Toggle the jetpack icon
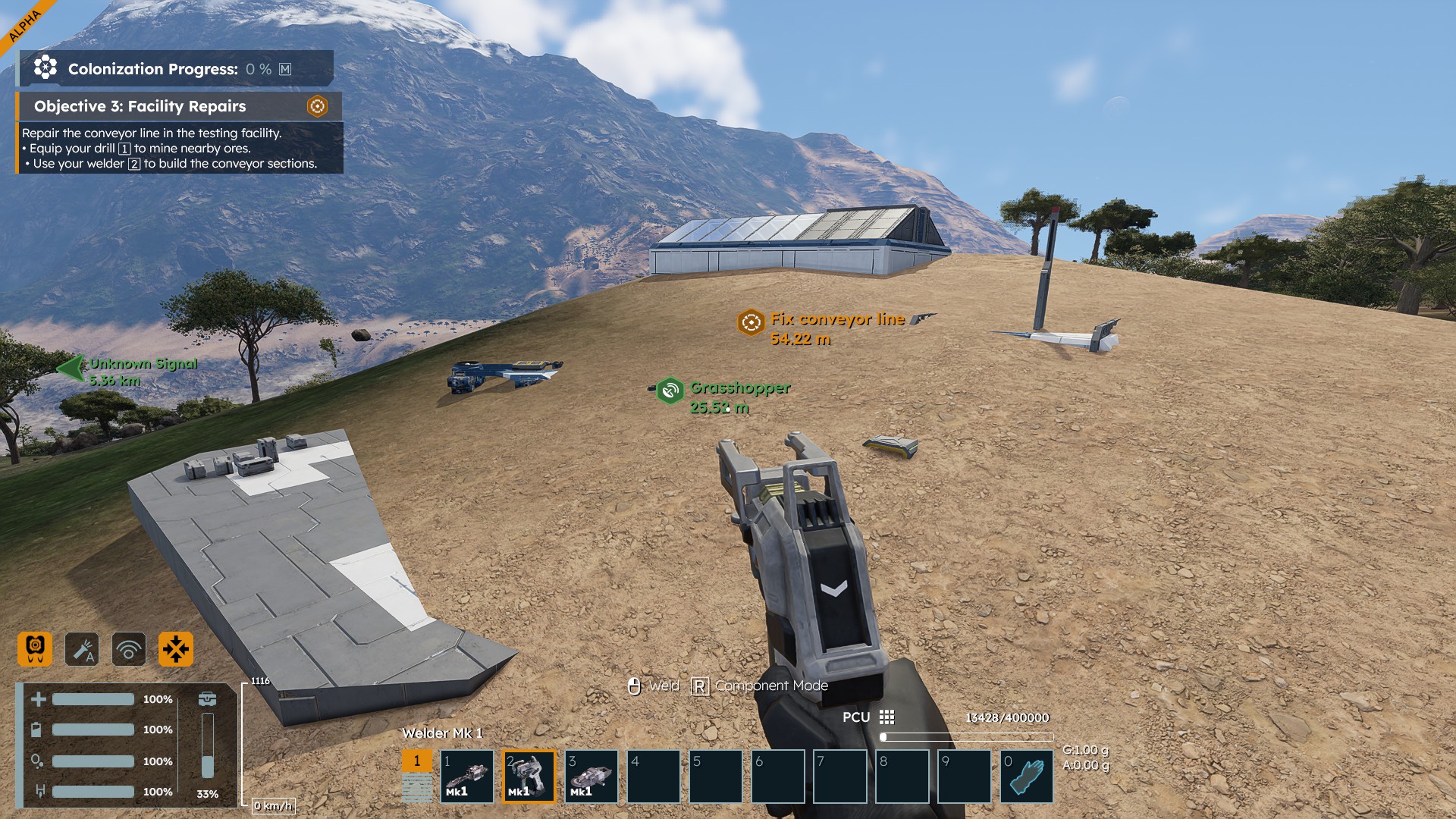Image resolution: width=1456 pixels, height=819 pixels. click(35, 649)
